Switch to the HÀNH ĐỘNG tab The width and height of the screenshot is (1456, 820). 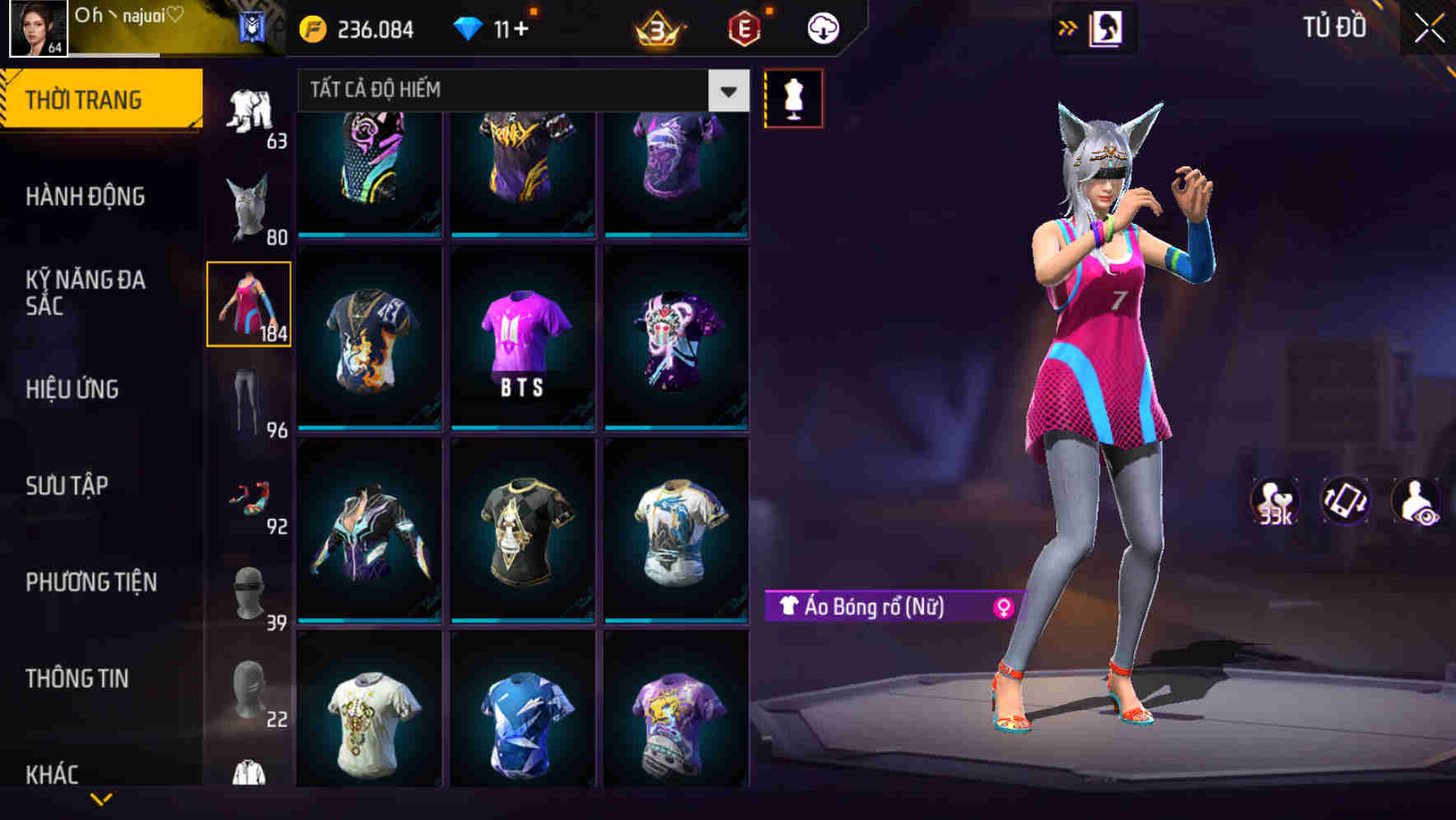[86, 197]
